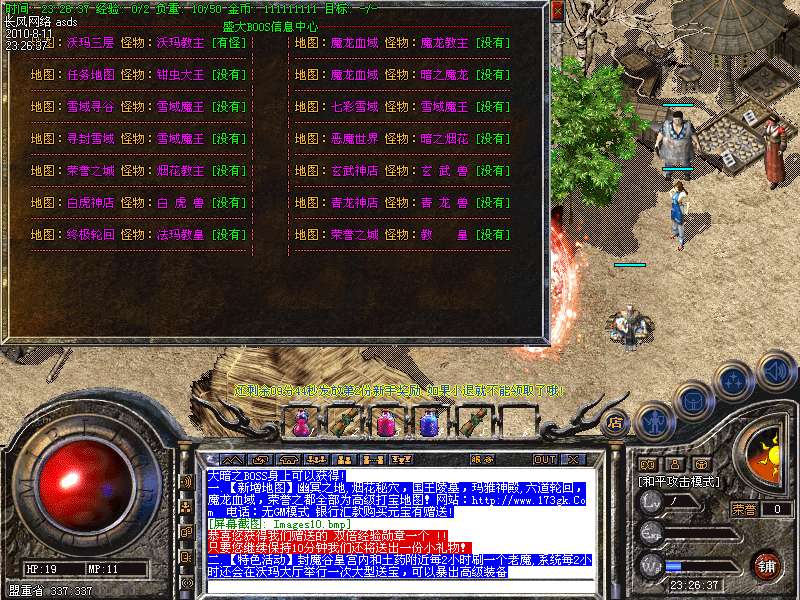
Task: Select the blue potion belt slot
Action: (428, 423)
